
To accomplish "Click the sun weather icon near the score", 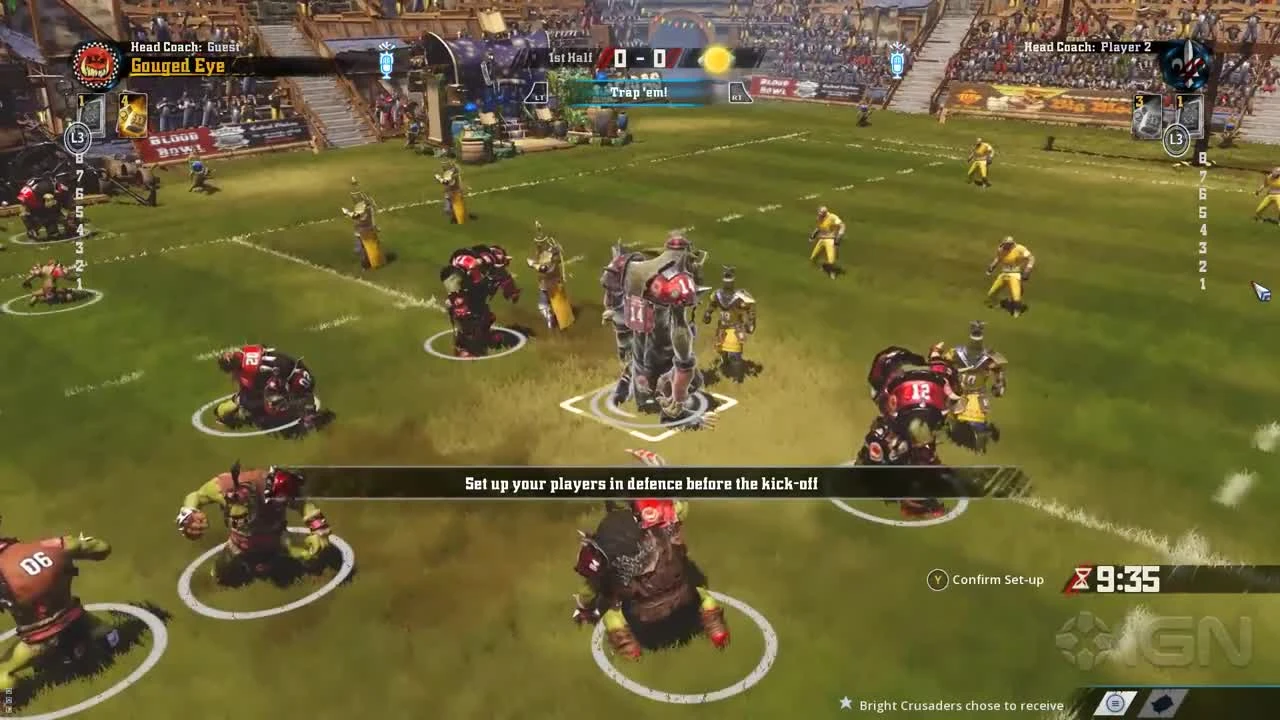I will 716,60.
